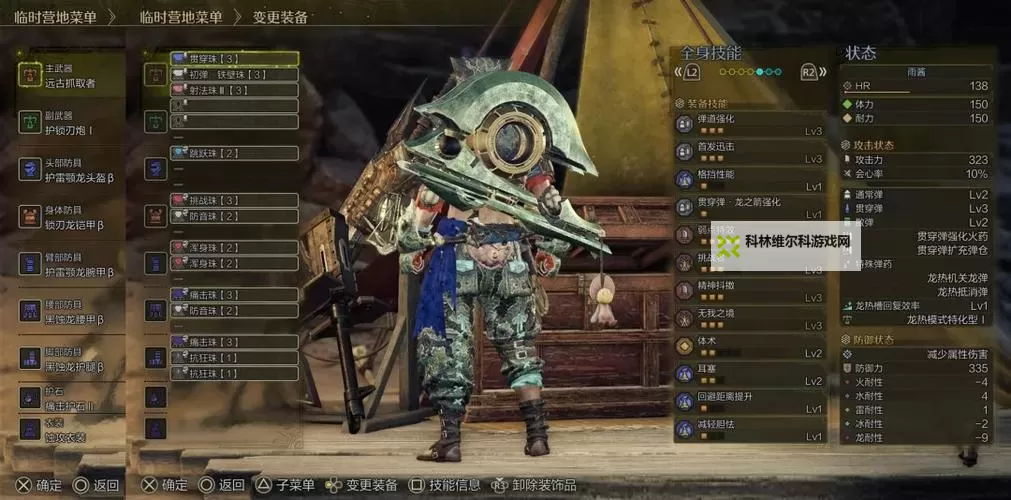Select the highlighted 贯穿珠【3】 decoration slot
The height and width of the screenshot is (500, 1011).
[x=234, y=59]
